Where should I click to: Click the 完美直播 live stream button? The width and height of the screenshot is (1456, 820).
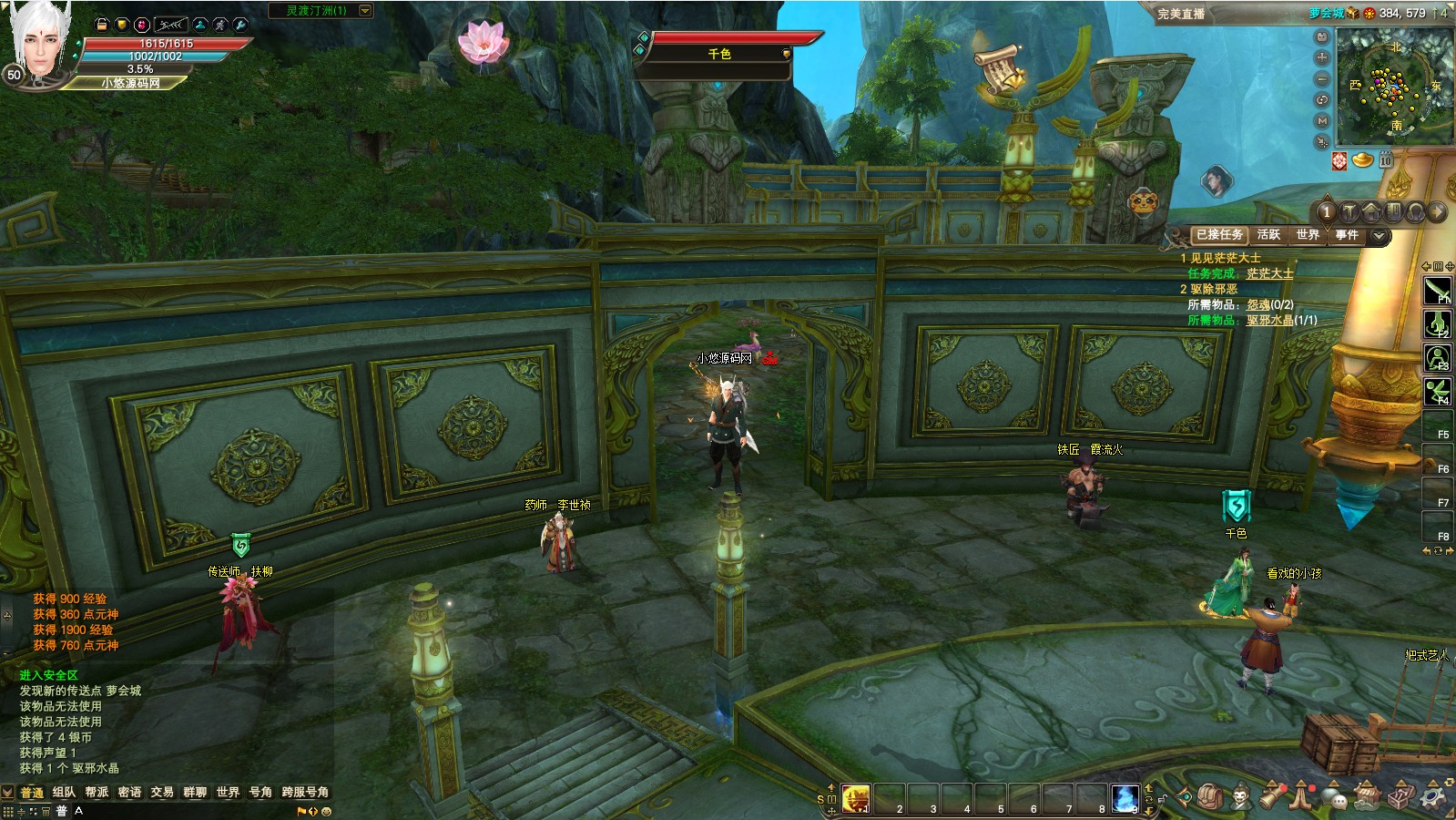coord(1181,14)
